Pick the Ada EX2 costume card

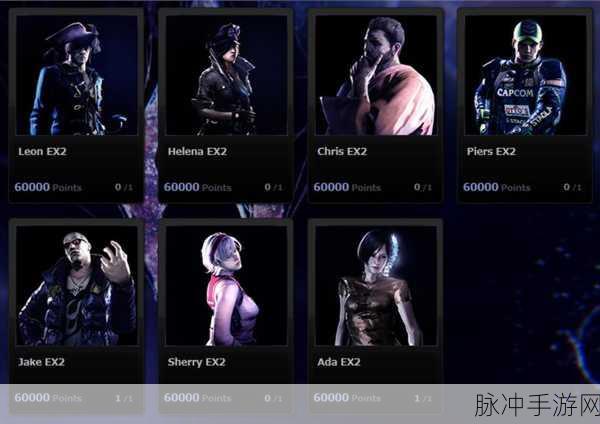point(375,315)
